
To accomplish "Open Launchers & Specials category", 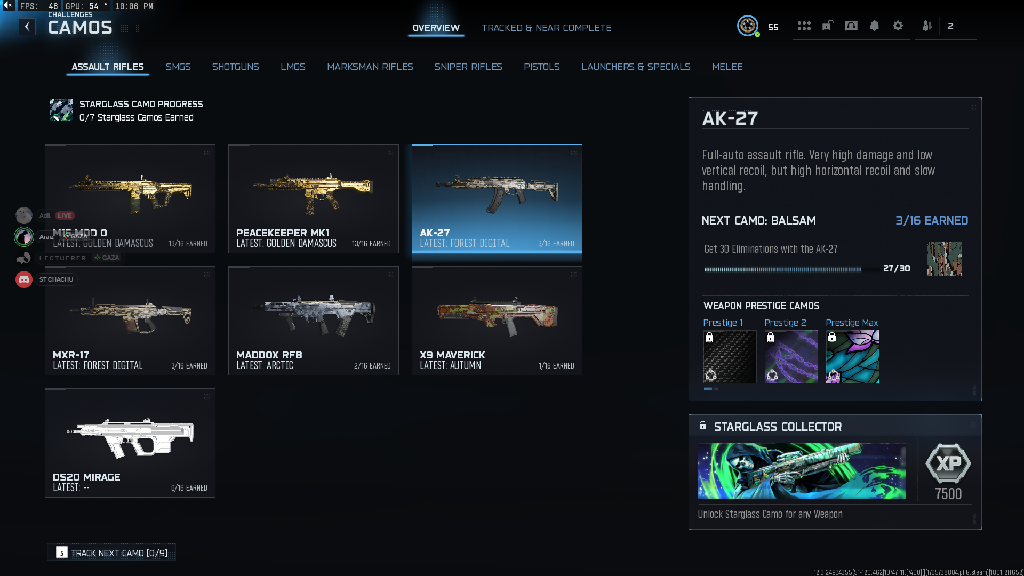I will point(635,67).
